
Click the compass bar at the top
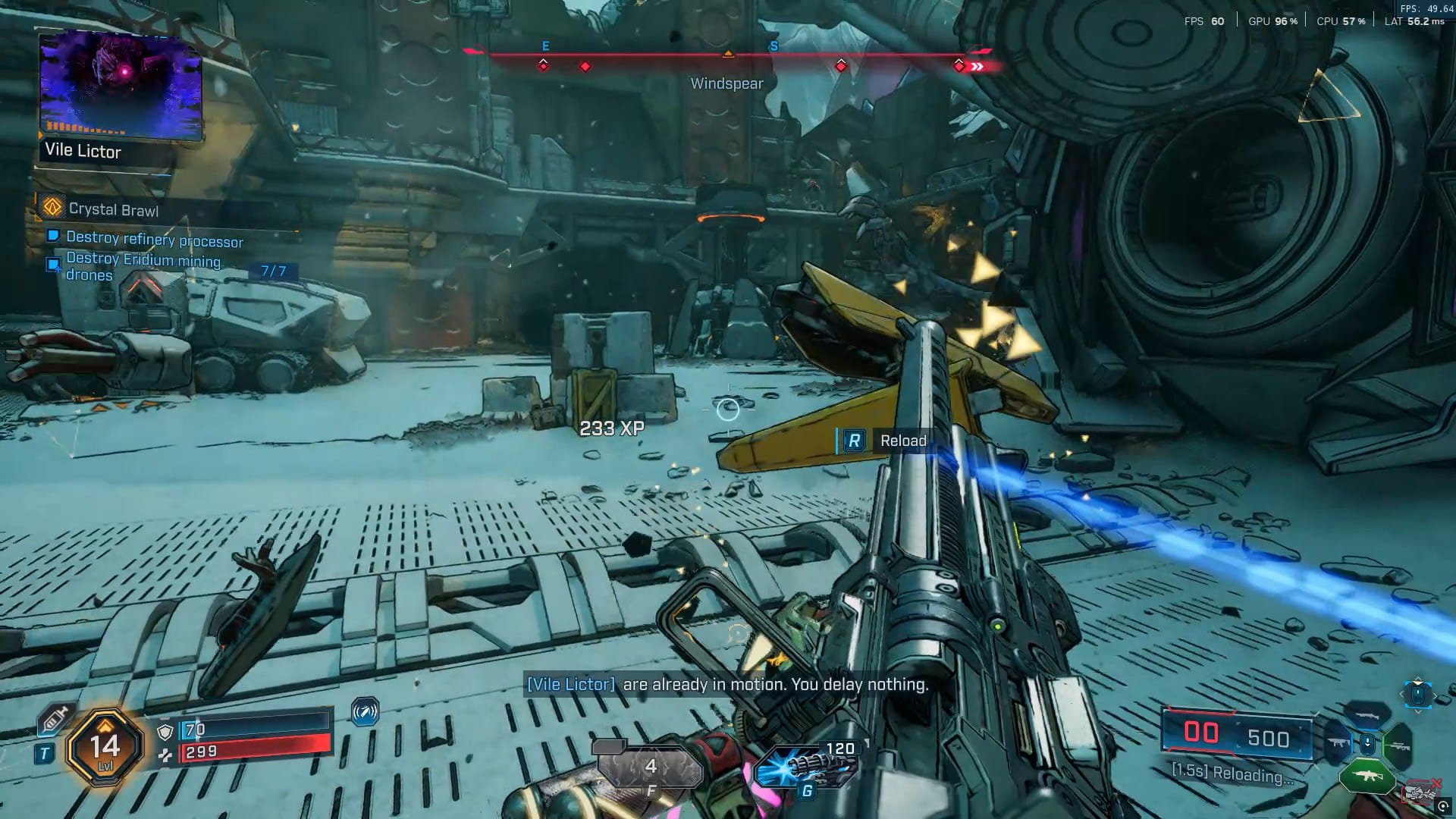pyautogui.click(x=728, y=56)
